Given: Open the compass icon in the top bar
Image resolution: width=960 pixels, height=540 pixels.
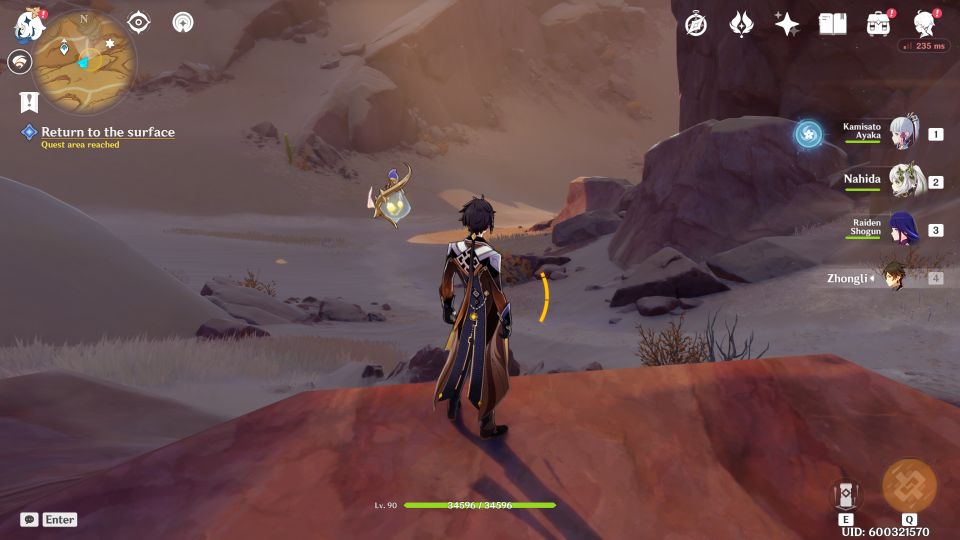Looking at the screenshot, I should 696,25.
